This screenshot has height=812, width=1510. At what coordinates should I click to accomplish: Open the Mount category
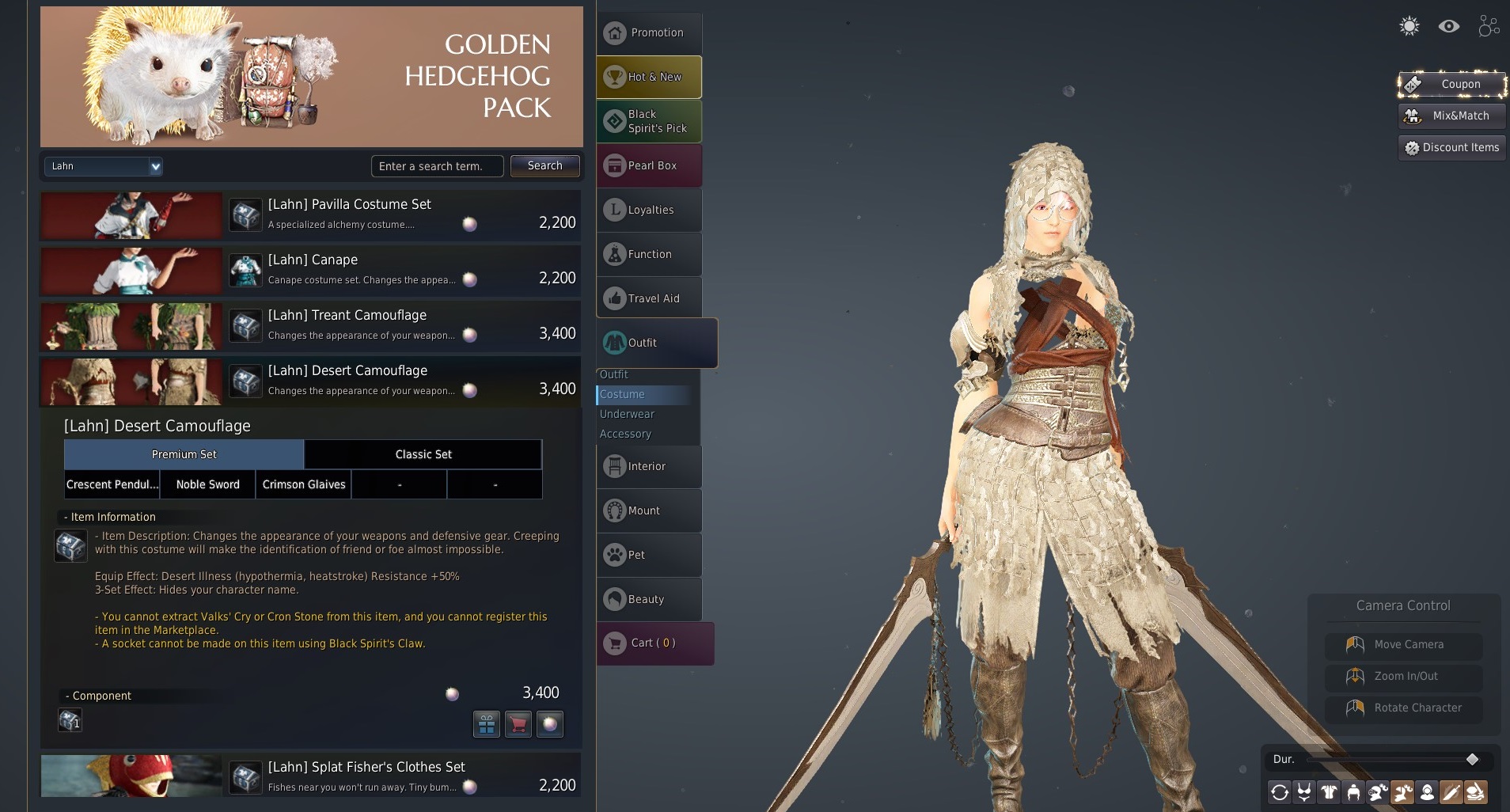649,511
